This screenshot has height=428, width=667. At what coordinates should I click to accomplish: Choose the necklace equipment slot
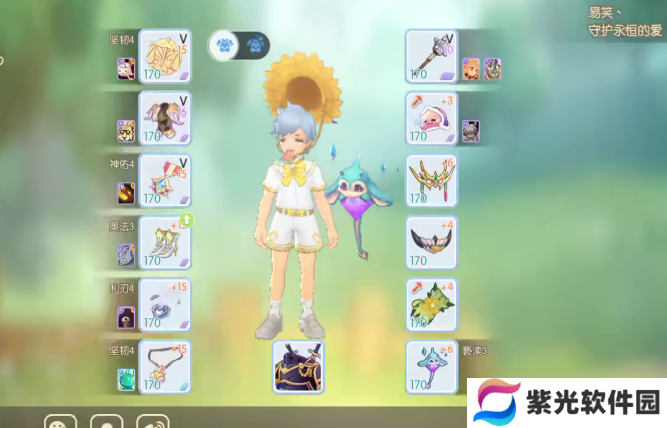point(164,366)
